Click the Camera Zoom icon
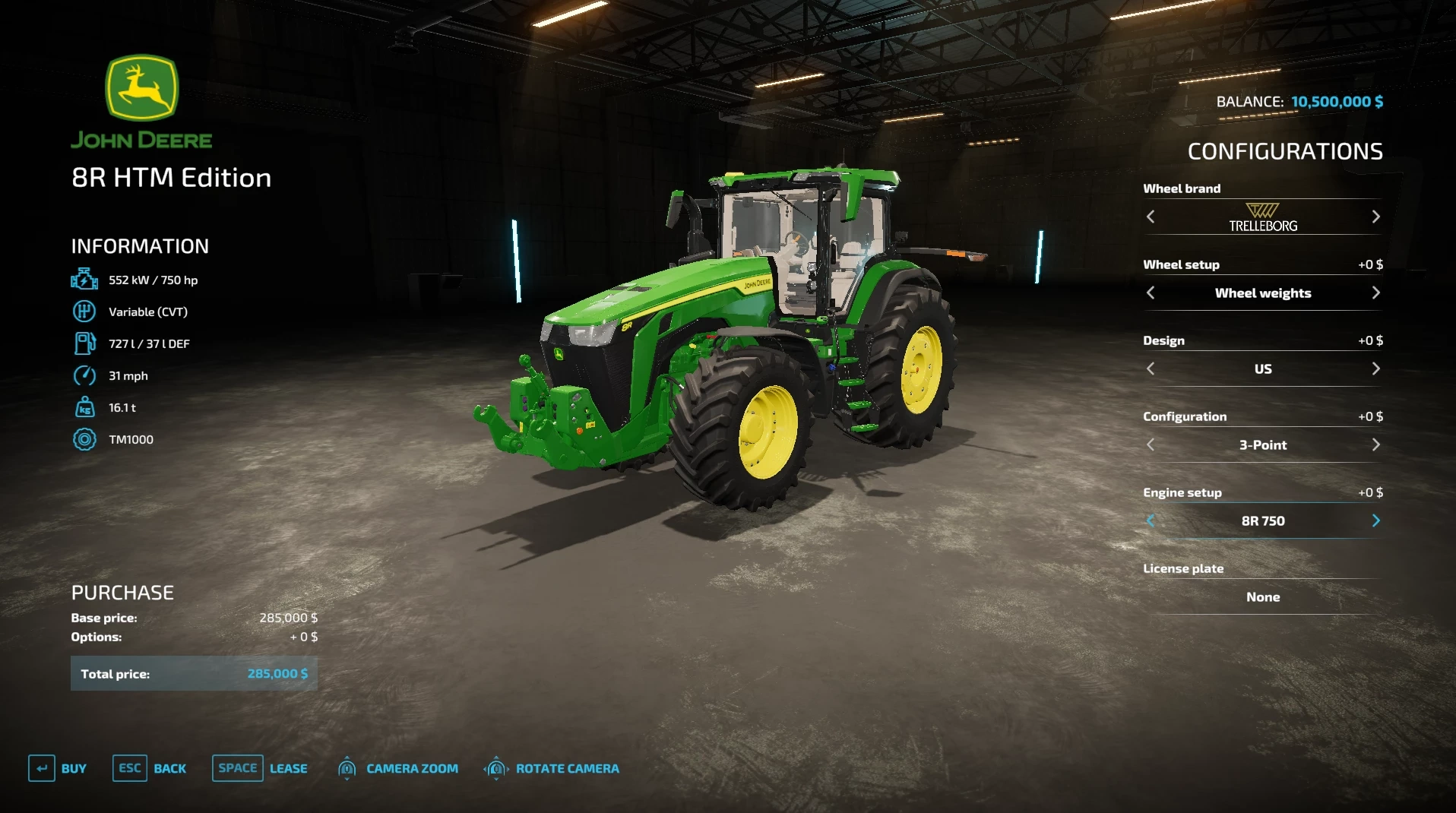This screenshot has height=813, width=1456. tap(347, 768)
